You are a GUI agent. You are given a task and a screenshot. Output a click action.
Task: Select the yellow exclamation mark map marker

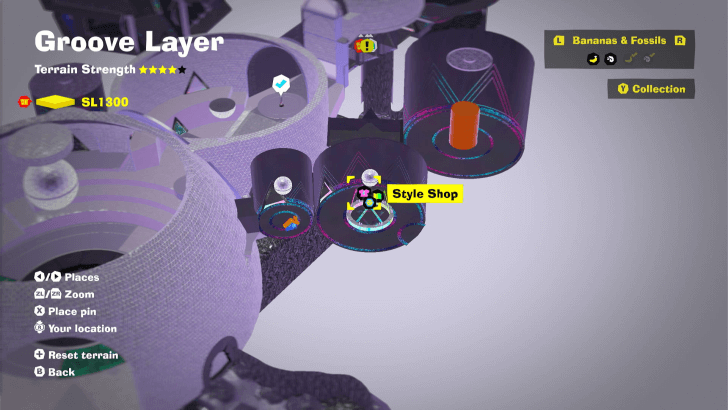pyautogui.click(x=366, y=45)
